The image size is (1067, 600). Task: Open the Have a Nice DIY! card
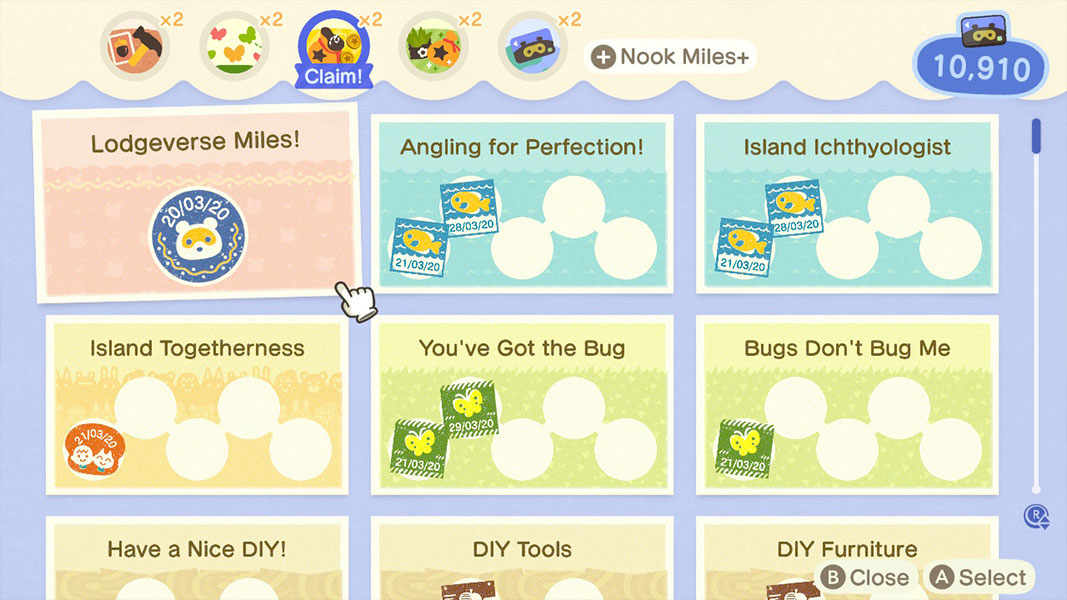197,558
